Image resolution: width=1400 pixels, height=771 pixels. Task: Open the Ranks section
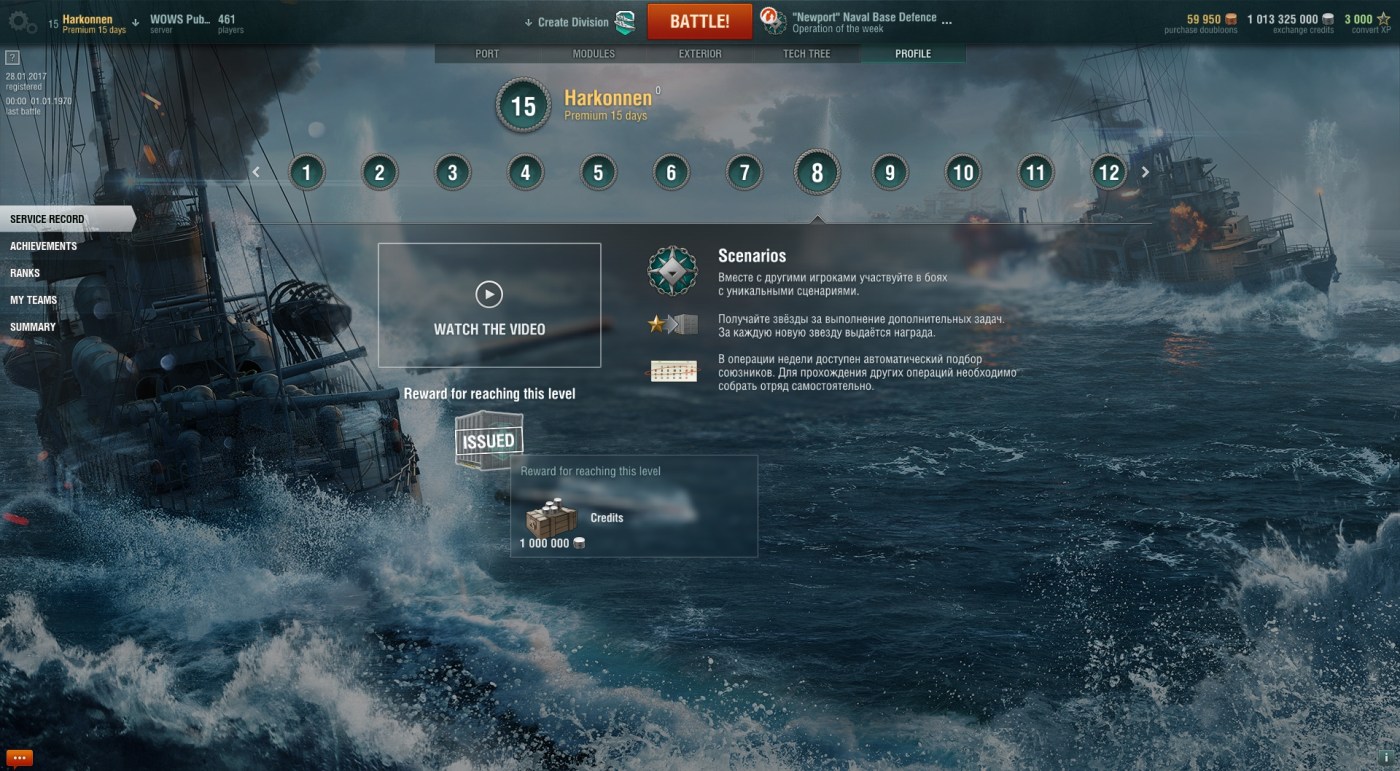click(25, 273)
